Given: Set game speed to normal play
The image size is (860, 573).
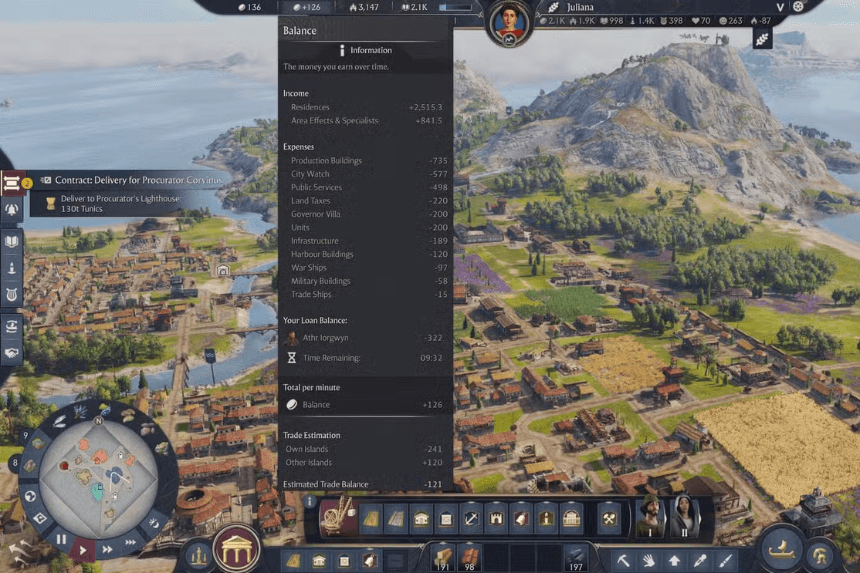Looking at the screenshot, I should pyautogui.click(x=84, y=549).
